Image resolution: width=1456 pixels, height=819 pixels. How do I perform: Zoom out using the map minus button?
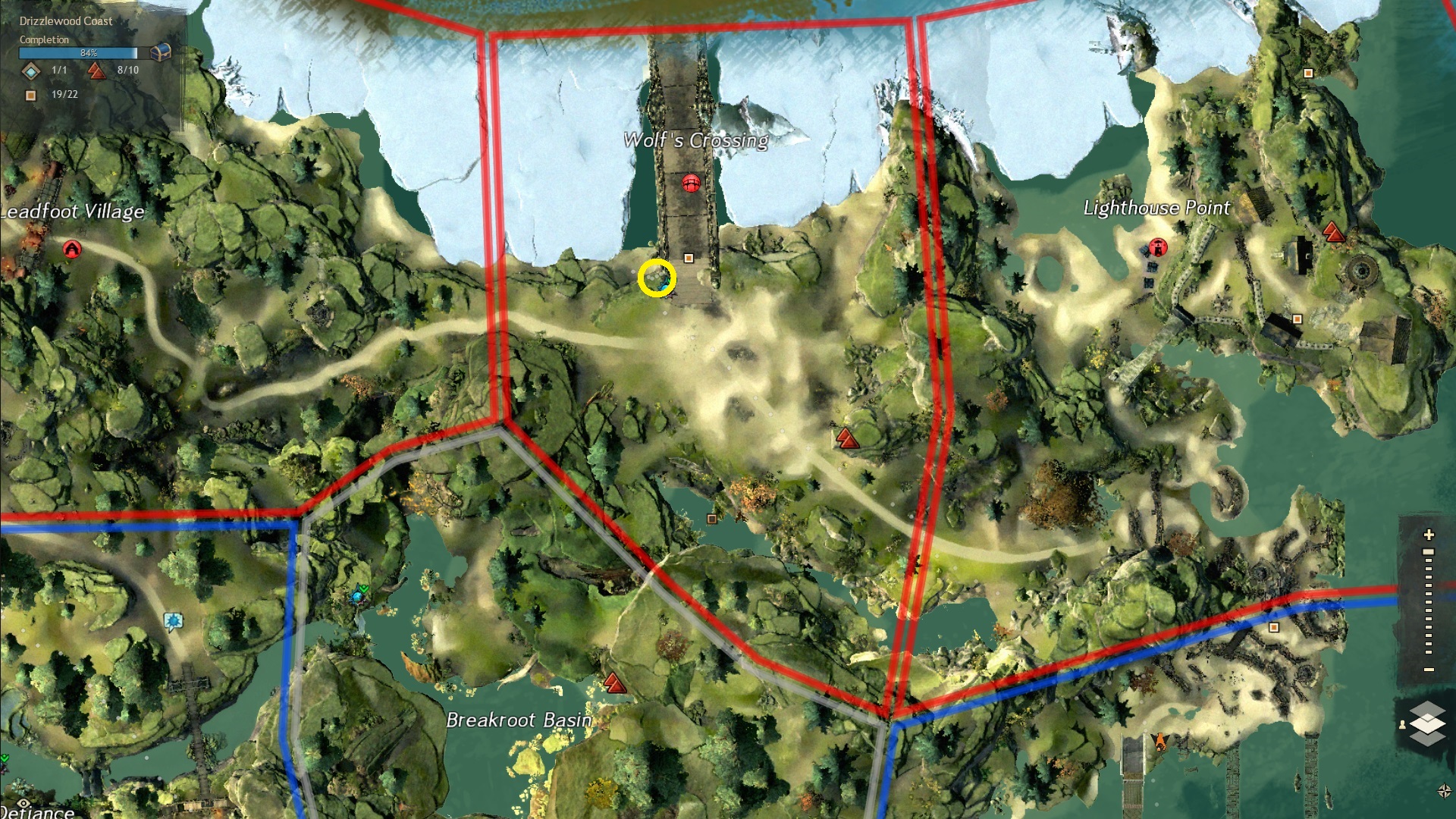[1429, 670]
